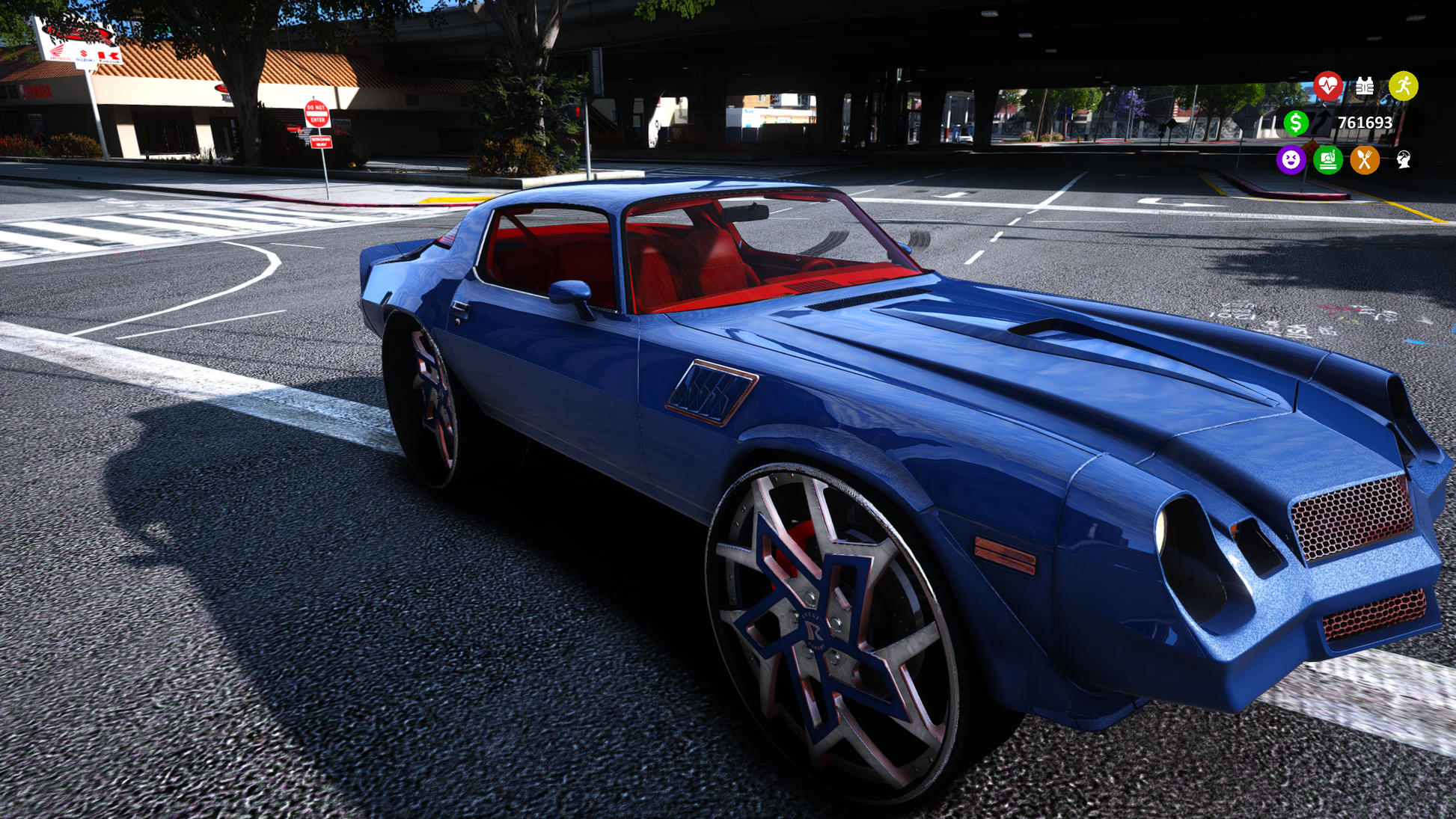Open the green dollar money icon

[x=1296, y=123]
